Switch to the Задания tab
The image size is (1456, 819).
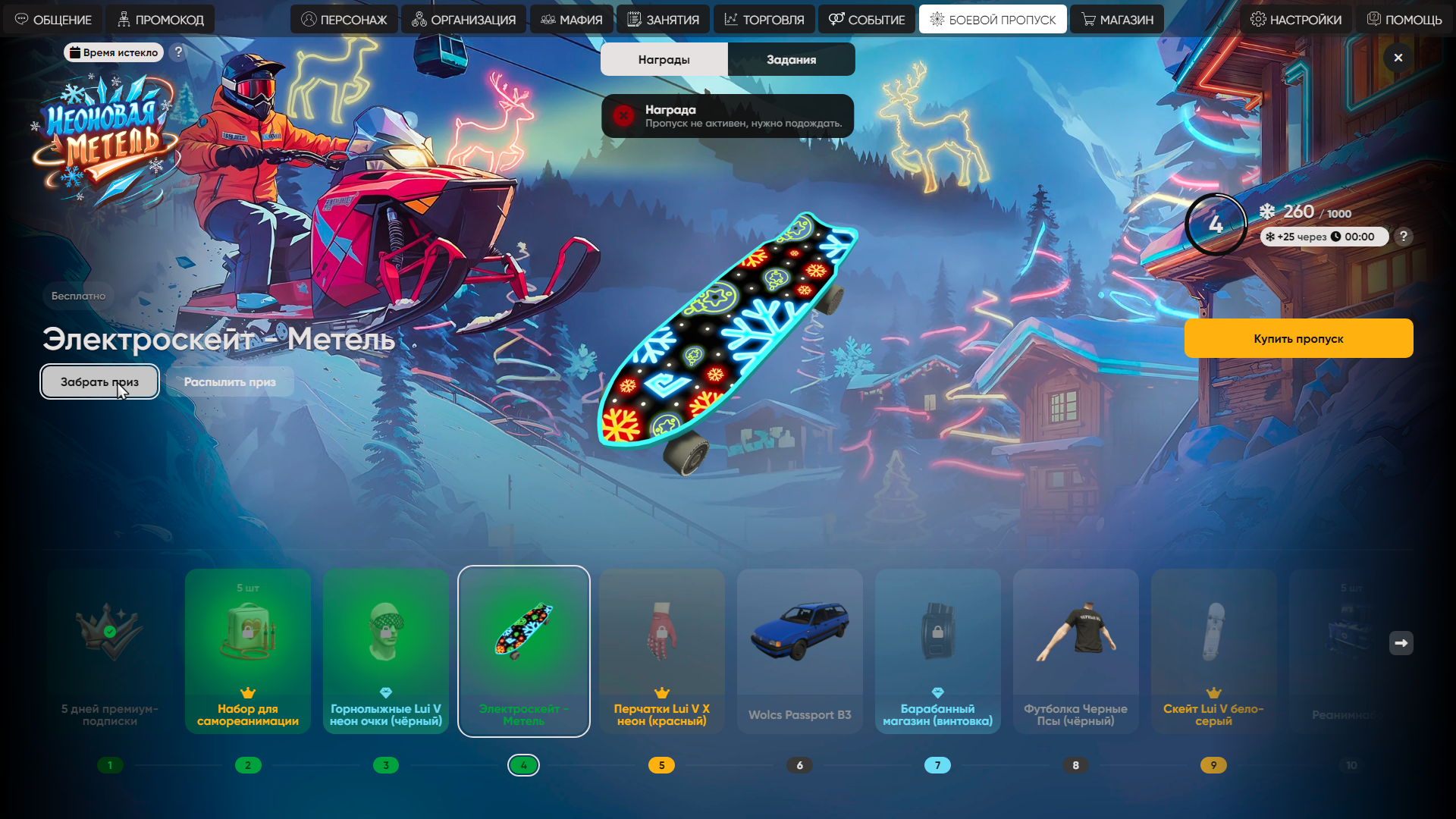(791, 59)
